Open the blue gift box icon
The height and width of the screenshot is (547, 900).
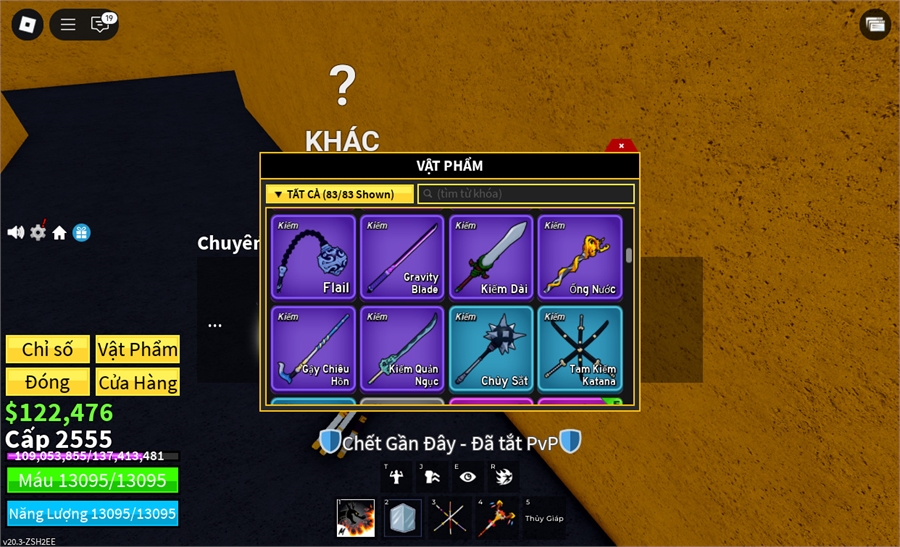82,232
